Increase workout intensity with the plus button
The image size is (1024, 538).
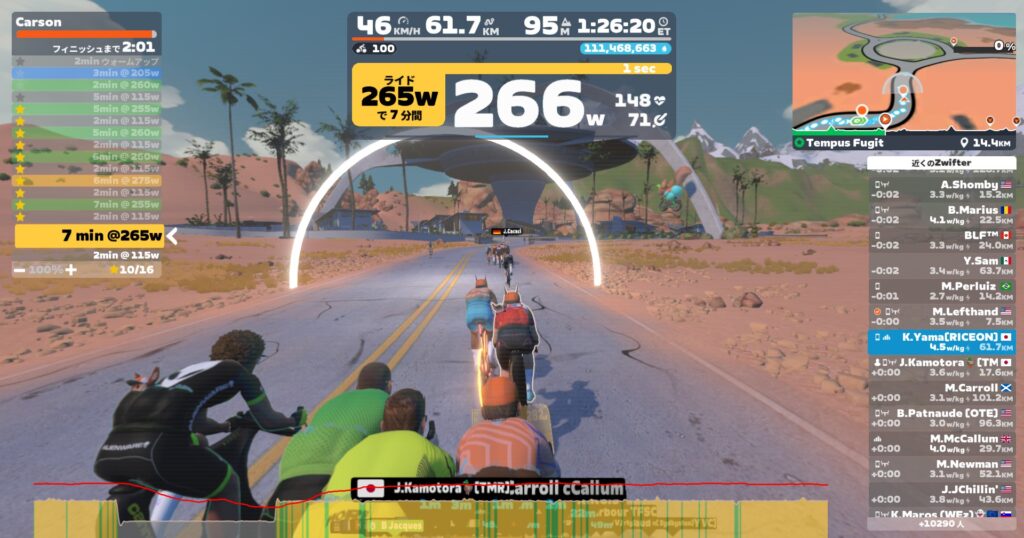pos(71,270)
